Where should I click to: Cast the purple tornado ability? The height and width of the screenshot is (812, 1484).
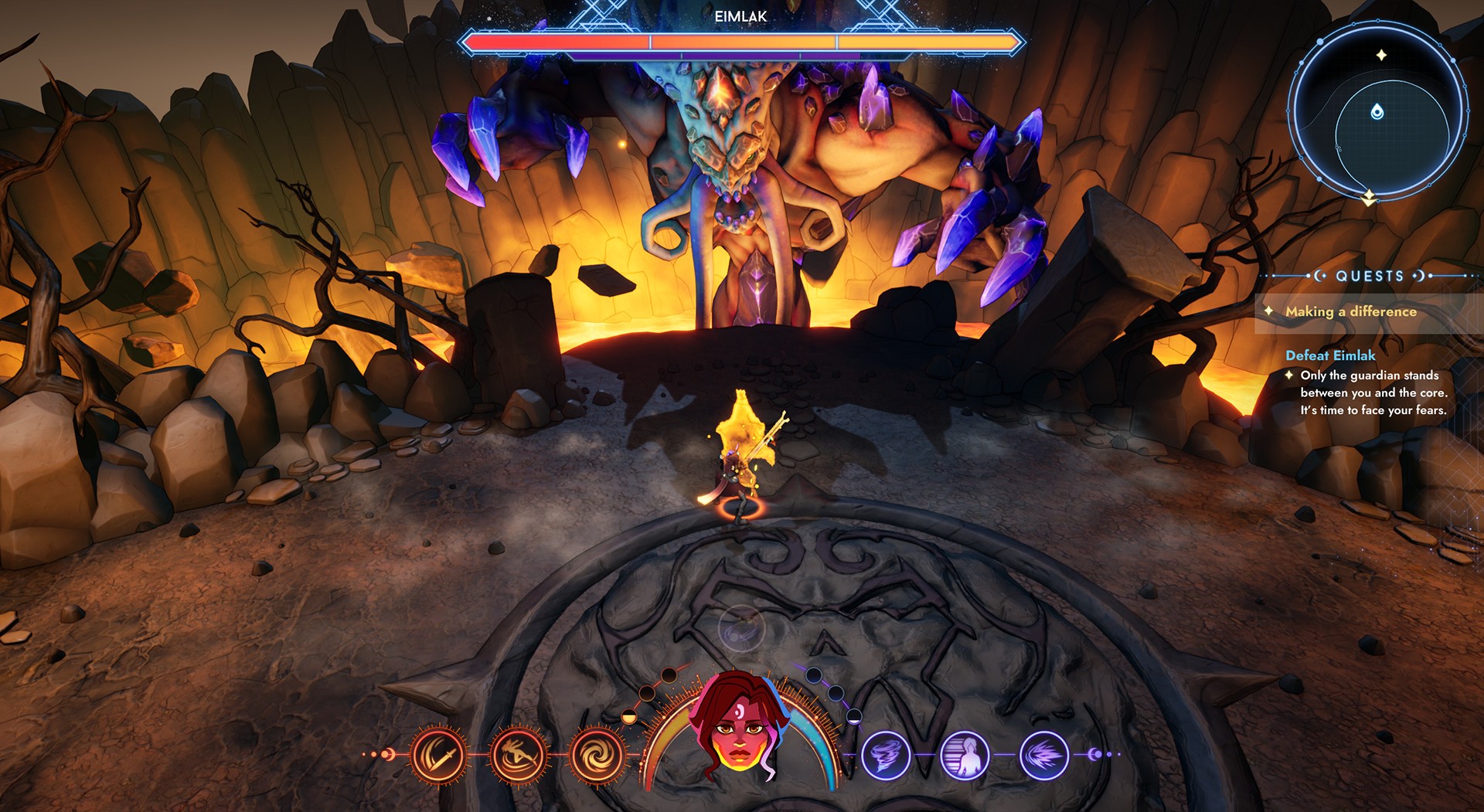886,754
